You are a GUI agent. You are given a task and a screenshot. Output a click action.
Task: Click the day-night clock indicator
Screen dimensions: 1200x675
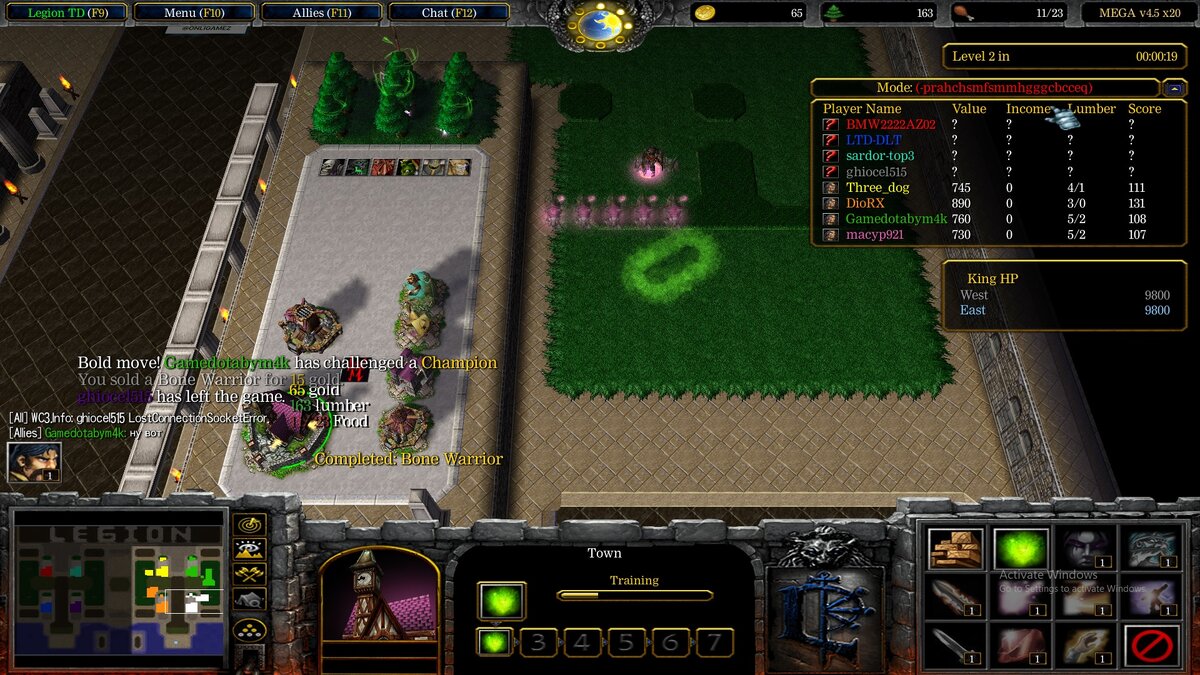[600, 22]
